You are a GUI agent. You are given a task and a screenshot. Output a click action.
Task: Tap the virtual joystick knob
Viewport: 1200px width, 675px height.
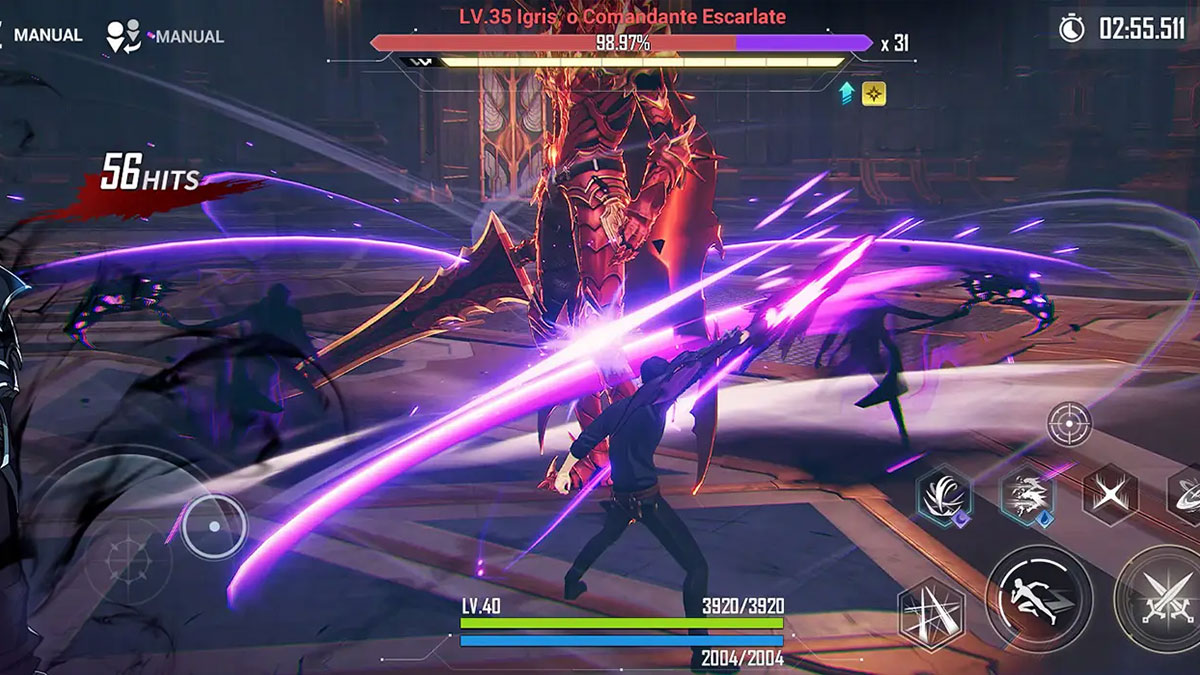[x=213, y=526]
